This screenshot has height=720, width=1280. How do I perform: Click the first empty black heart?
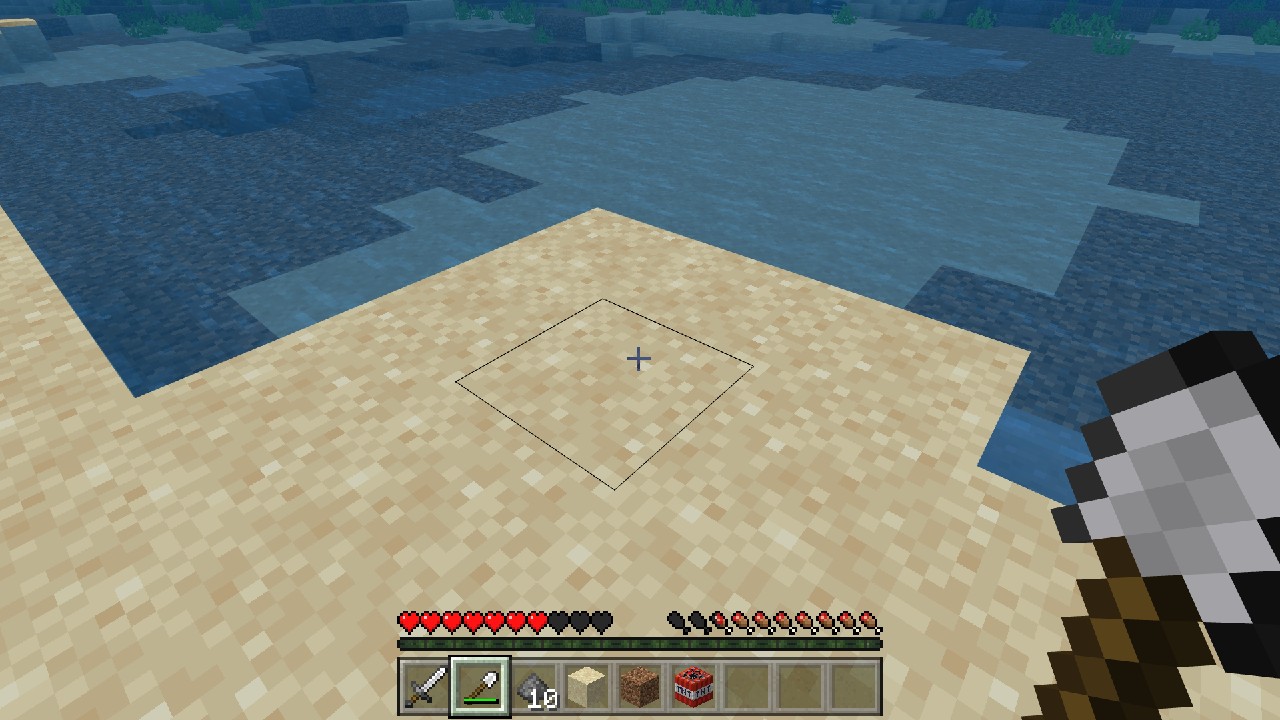pyautogui.click(x=560, y=621)
